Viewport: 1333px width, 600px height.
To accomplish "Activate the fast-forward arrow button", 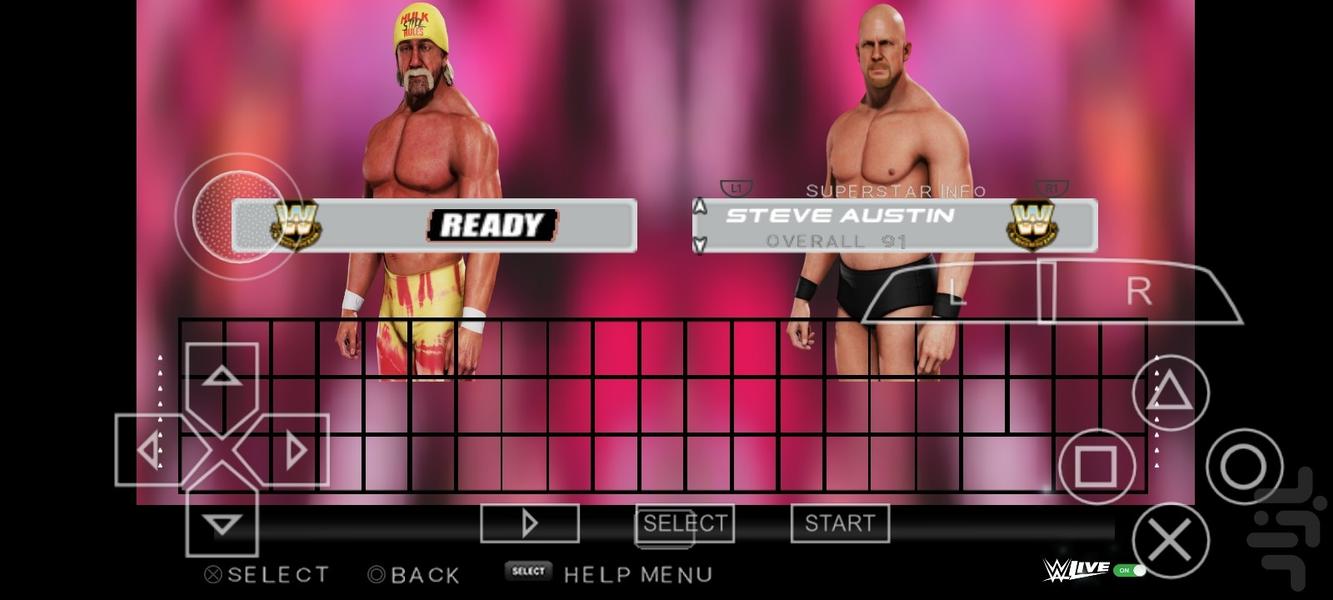I will [529, 523].
